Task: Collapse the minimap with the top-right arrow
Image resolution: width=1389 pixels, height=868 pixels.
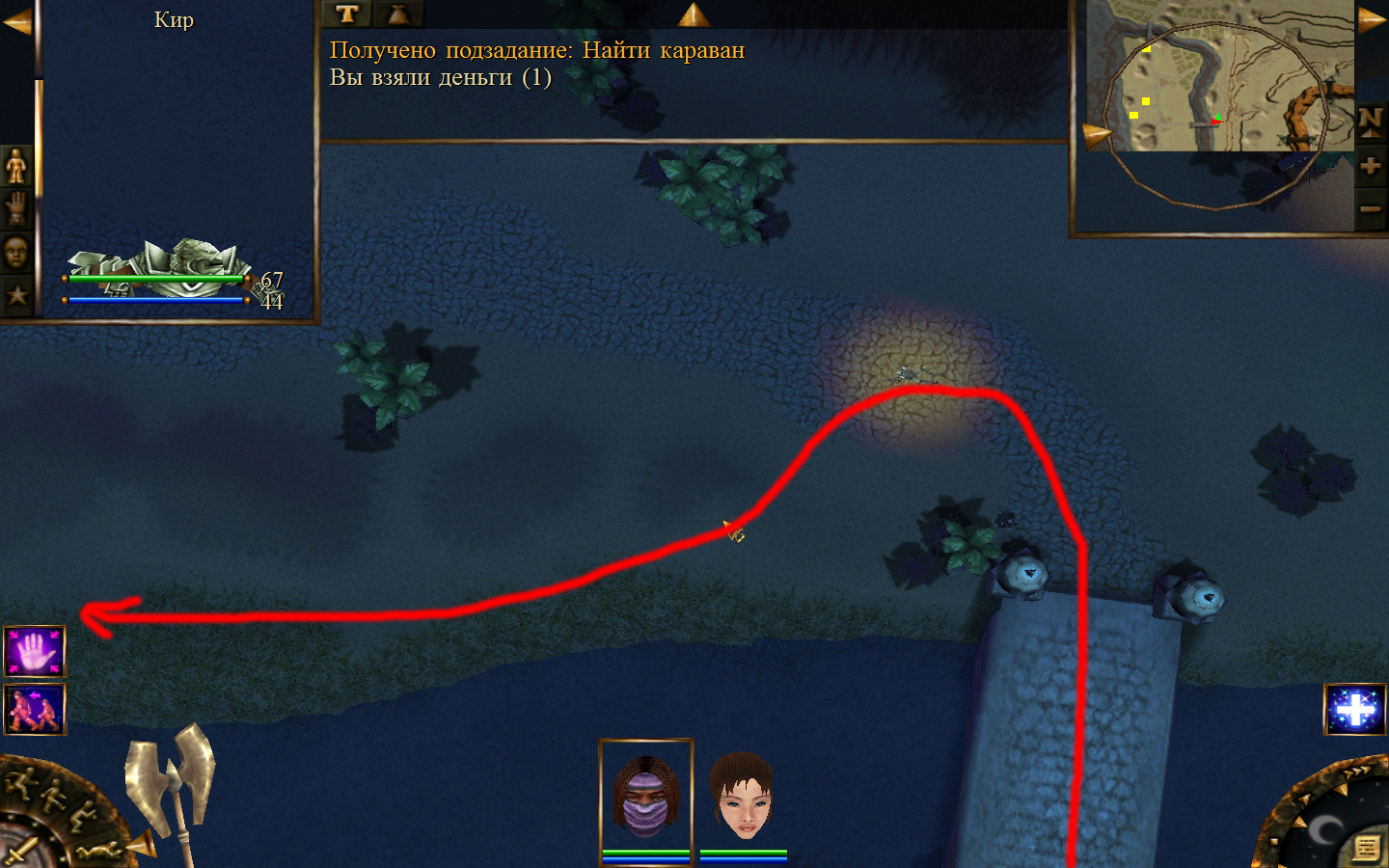Action: click(1372, 20)
